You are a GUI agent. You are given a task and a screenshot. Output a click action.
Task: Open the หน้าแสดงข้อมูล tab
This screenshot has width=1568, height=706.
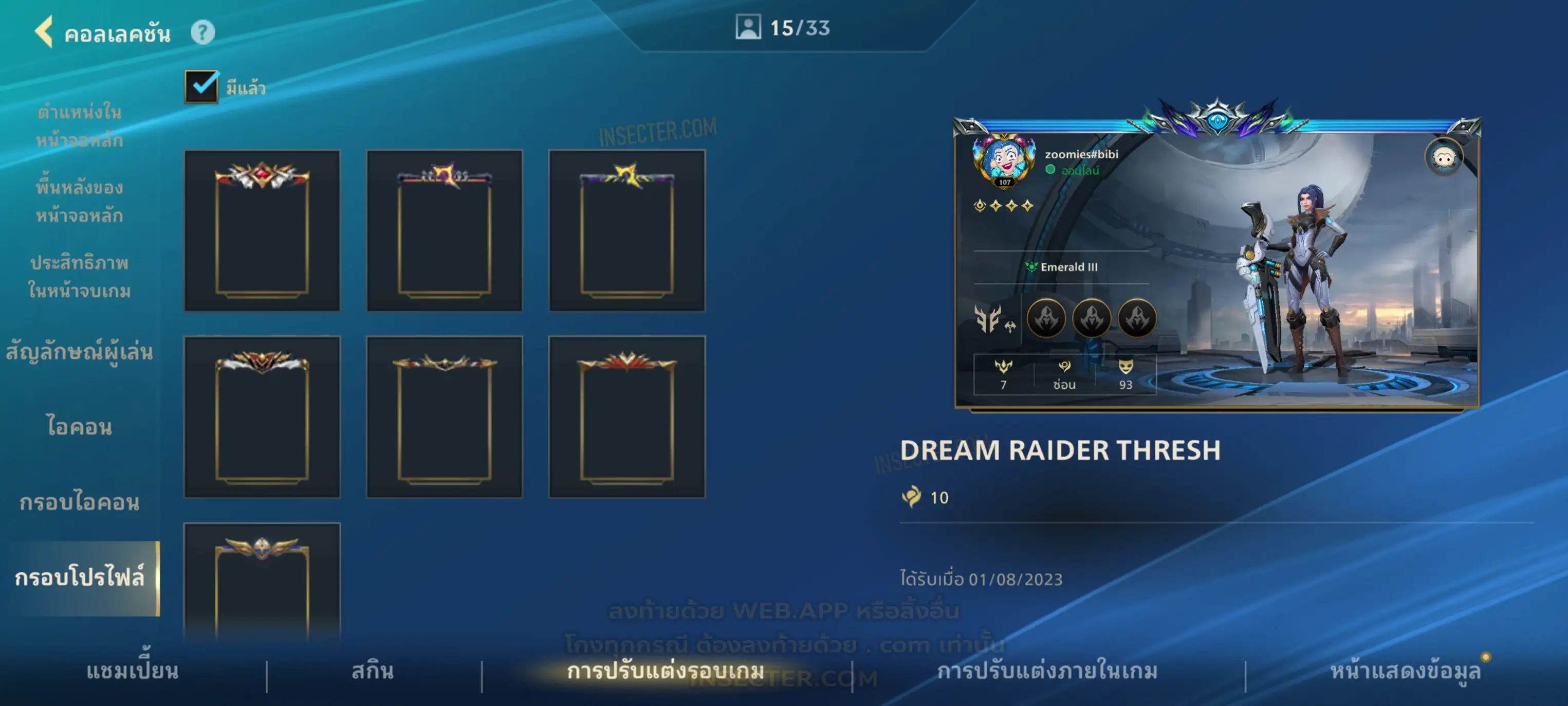click(x=1405, y=671)
